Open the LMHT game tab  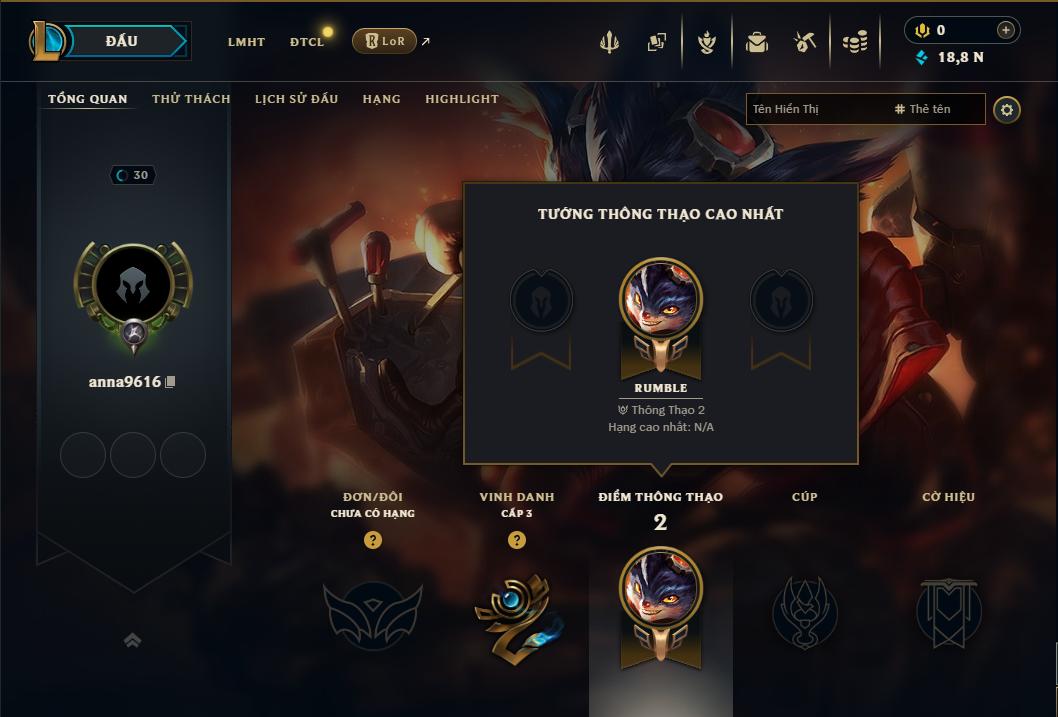coord(246,42)
